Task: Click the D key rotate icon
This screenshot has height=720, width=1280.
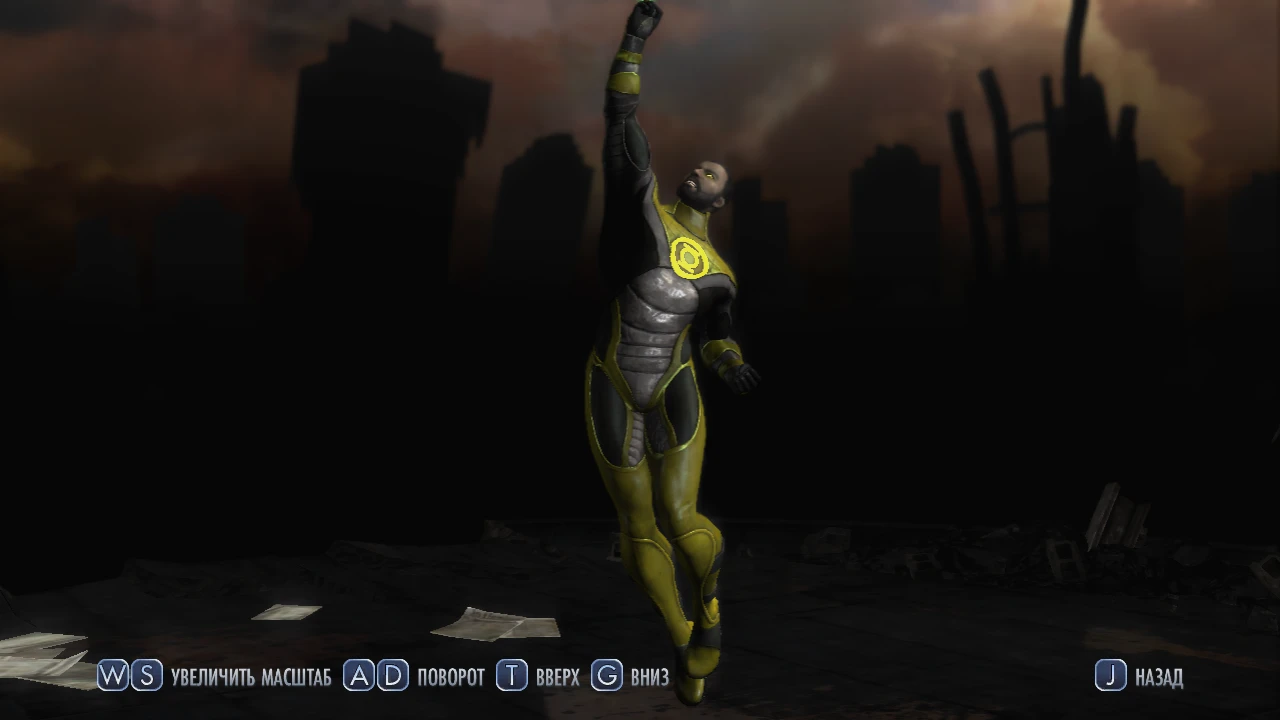Action: tap(392, 676)
